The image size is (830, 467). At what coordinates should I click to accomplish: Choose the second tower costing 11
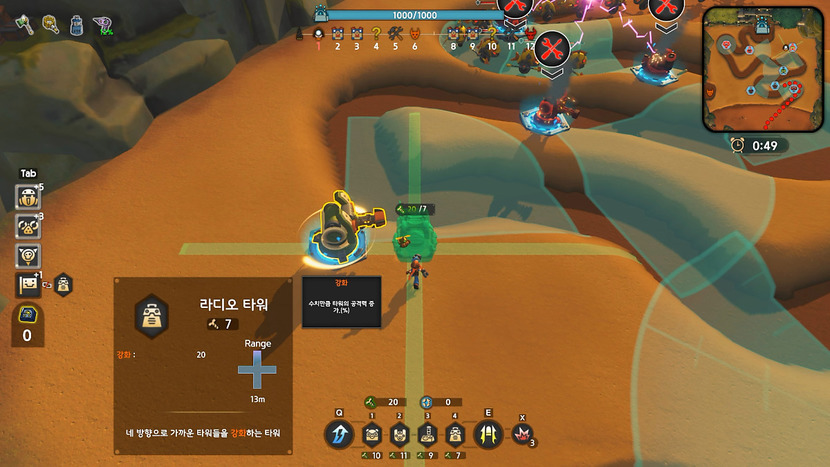tap(399, 435)
